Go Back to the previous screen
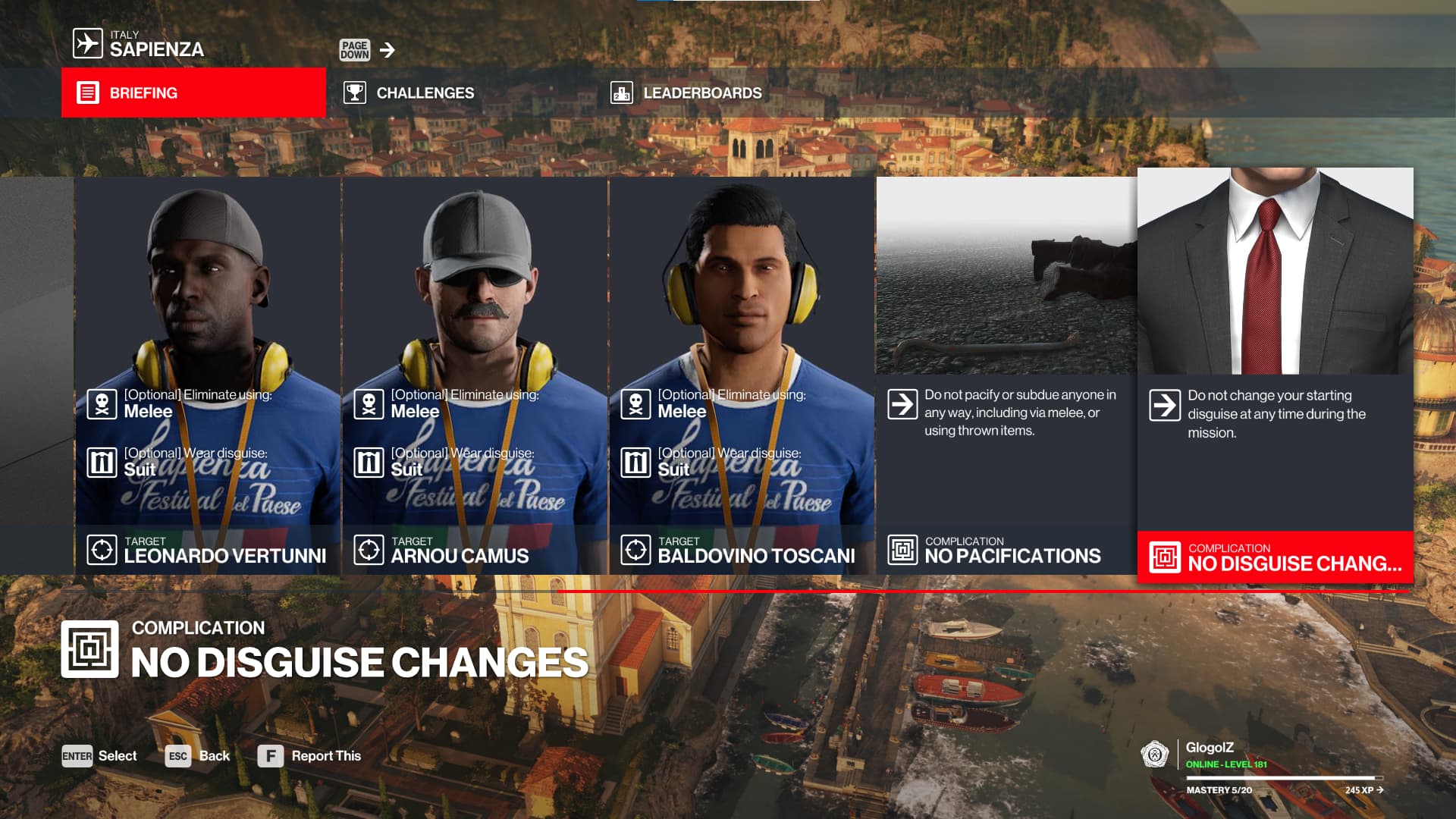Viewport: 1456px width, 819px height. [197, 756]
